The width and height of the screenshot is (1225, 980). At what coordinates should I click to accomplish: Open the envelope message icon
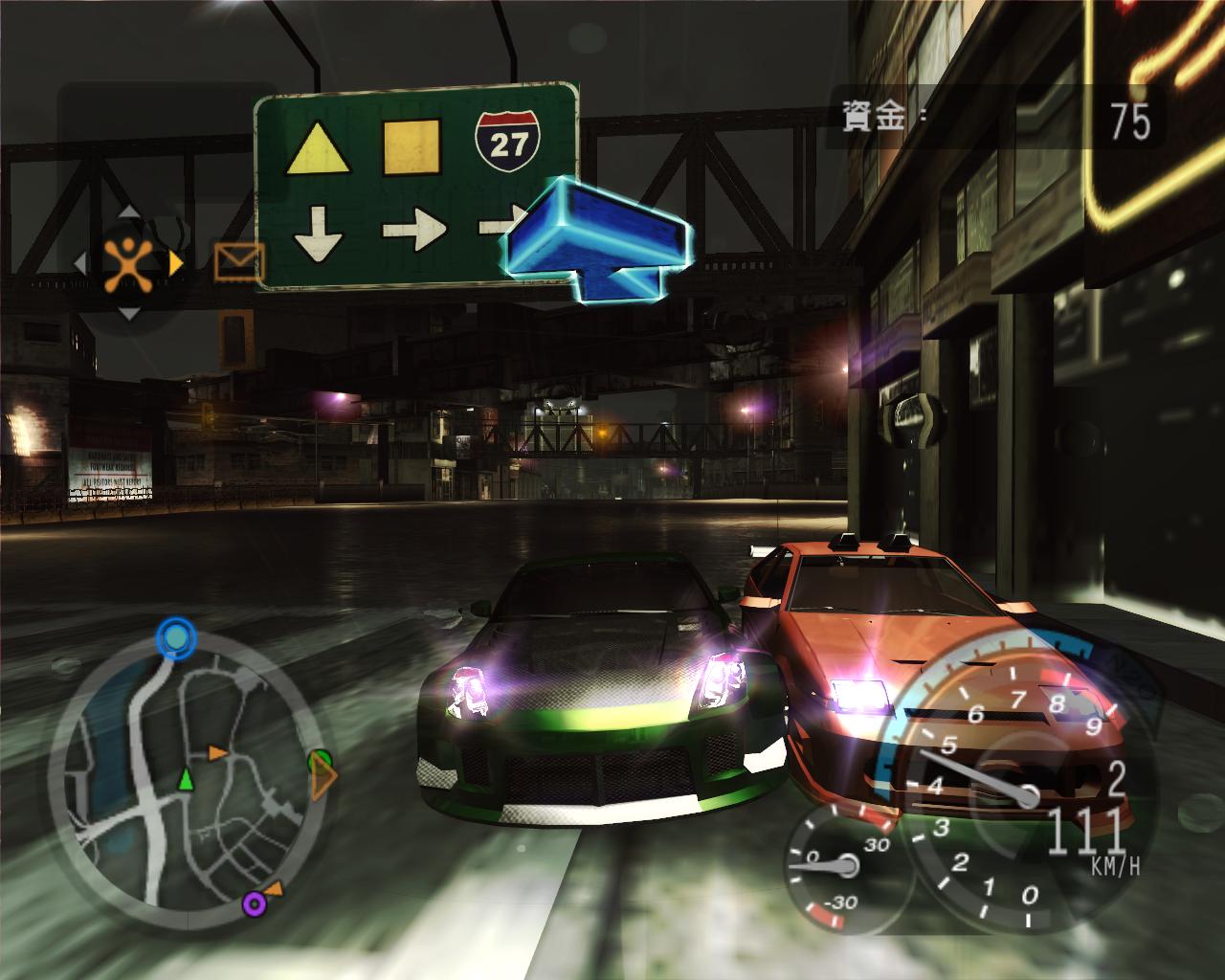239,261
